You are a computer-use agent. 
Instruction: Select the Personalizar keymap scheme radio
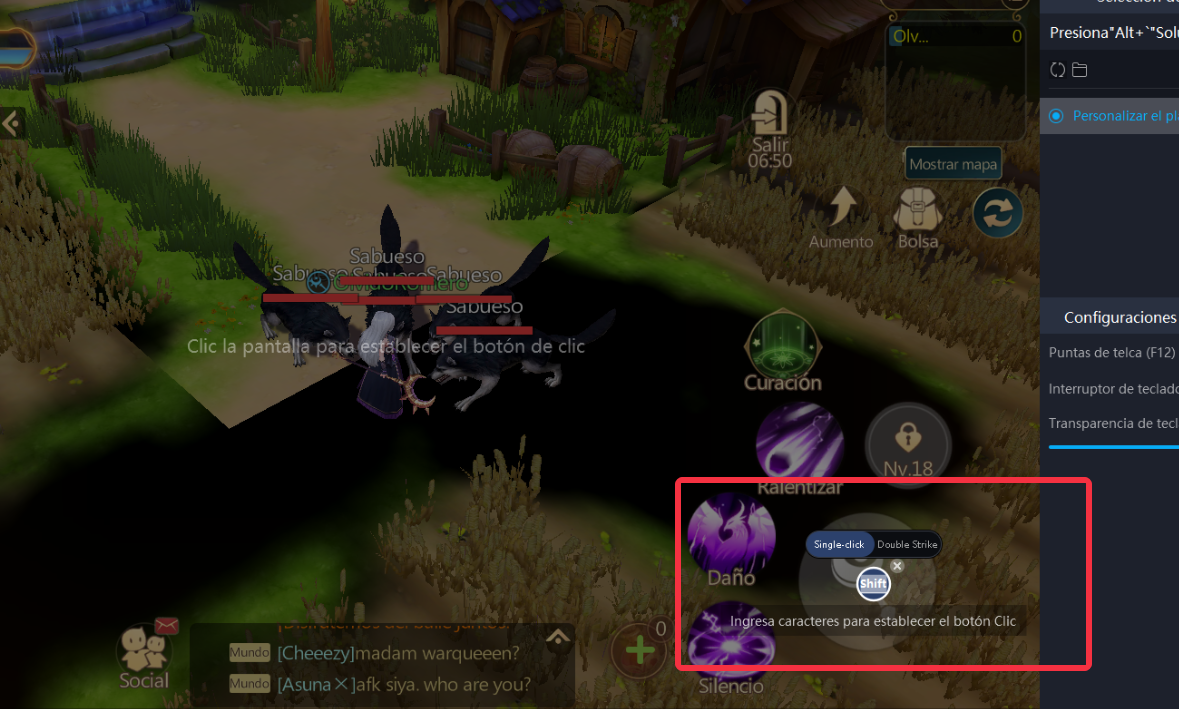1056,116
